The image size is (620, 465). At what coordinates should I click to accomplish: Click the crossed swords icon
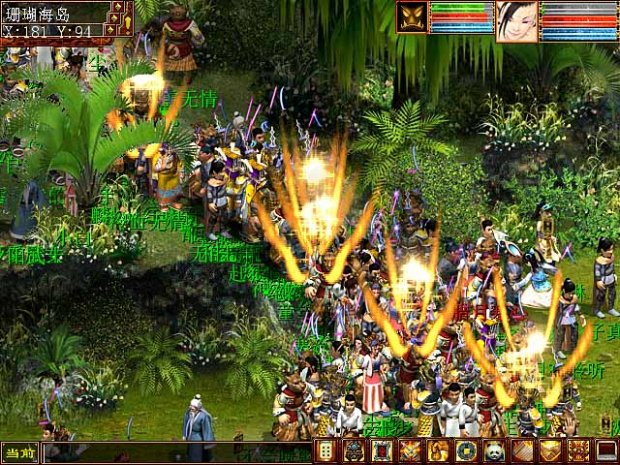pyautogui.click(x=410, y=451)
